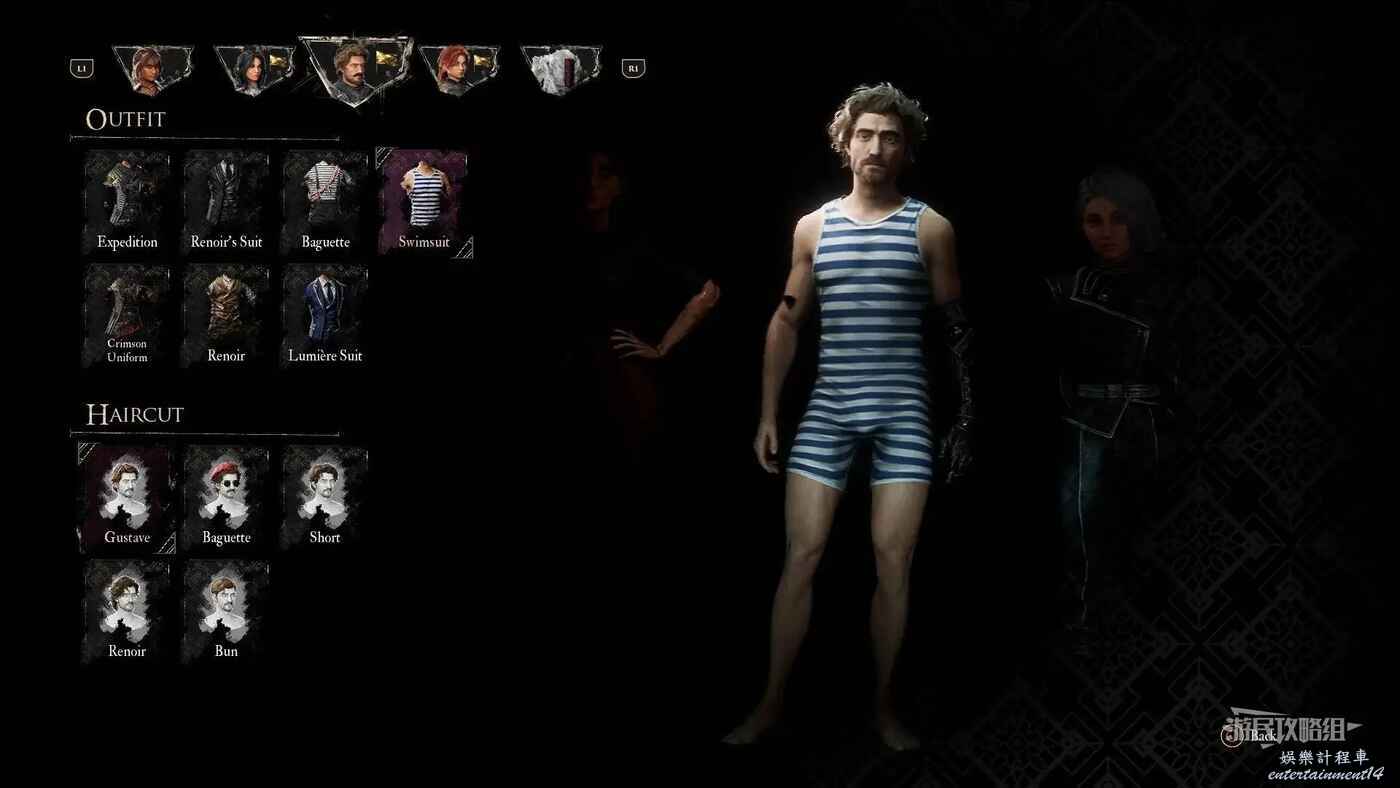Pick the outfit labeled Renoir
The image size is (1400, 788).
point(226,317)
